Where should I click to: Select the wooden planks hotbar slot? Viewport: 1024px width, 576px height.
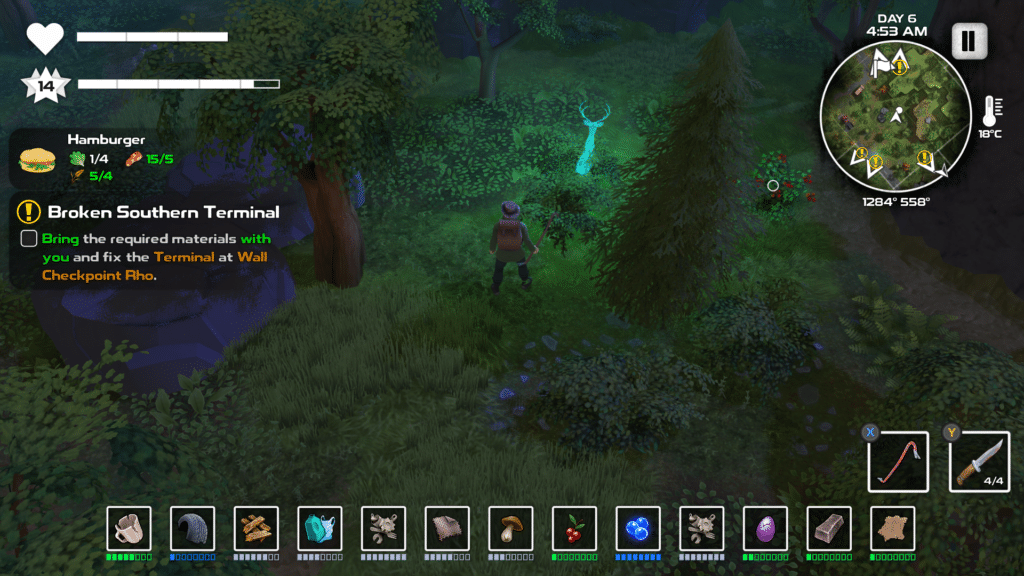256,528
